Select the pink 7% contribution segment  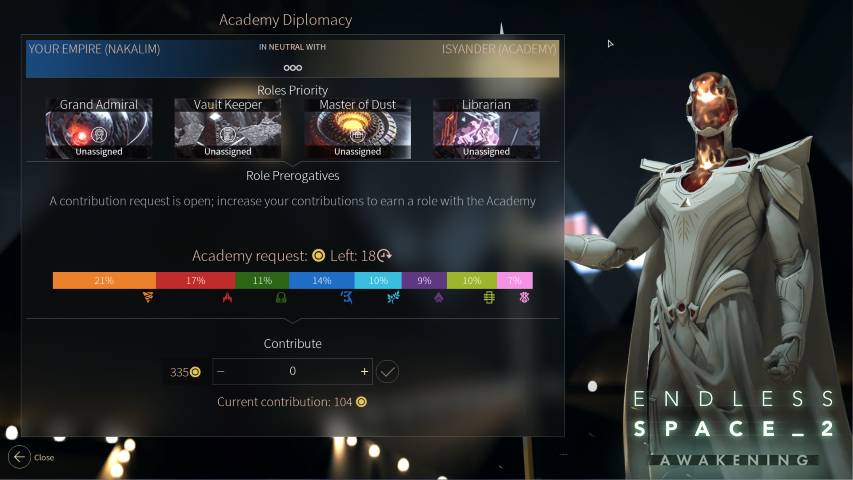514,281
